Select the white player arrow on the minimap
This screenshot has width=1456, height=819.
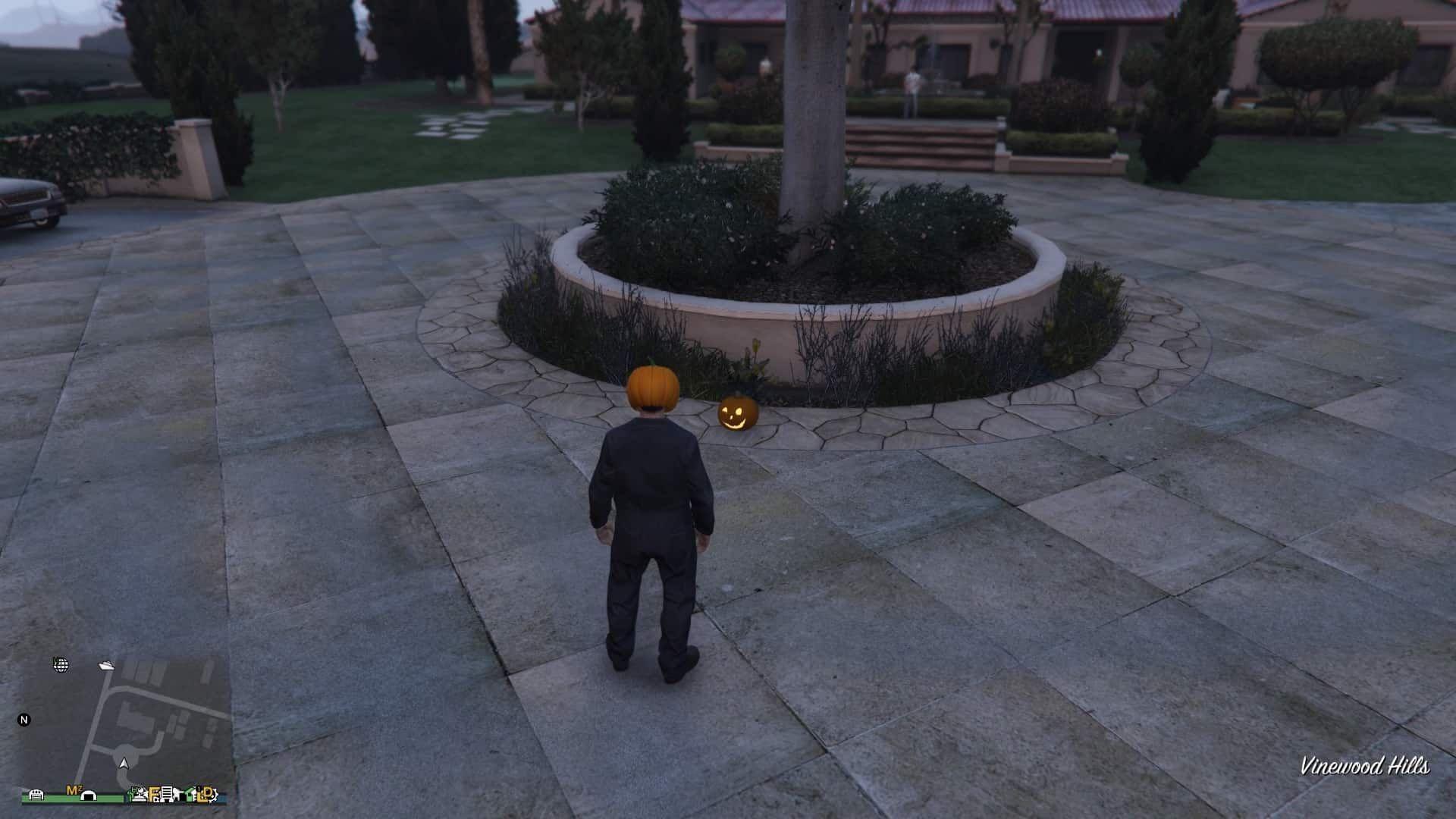click(124, 764)
